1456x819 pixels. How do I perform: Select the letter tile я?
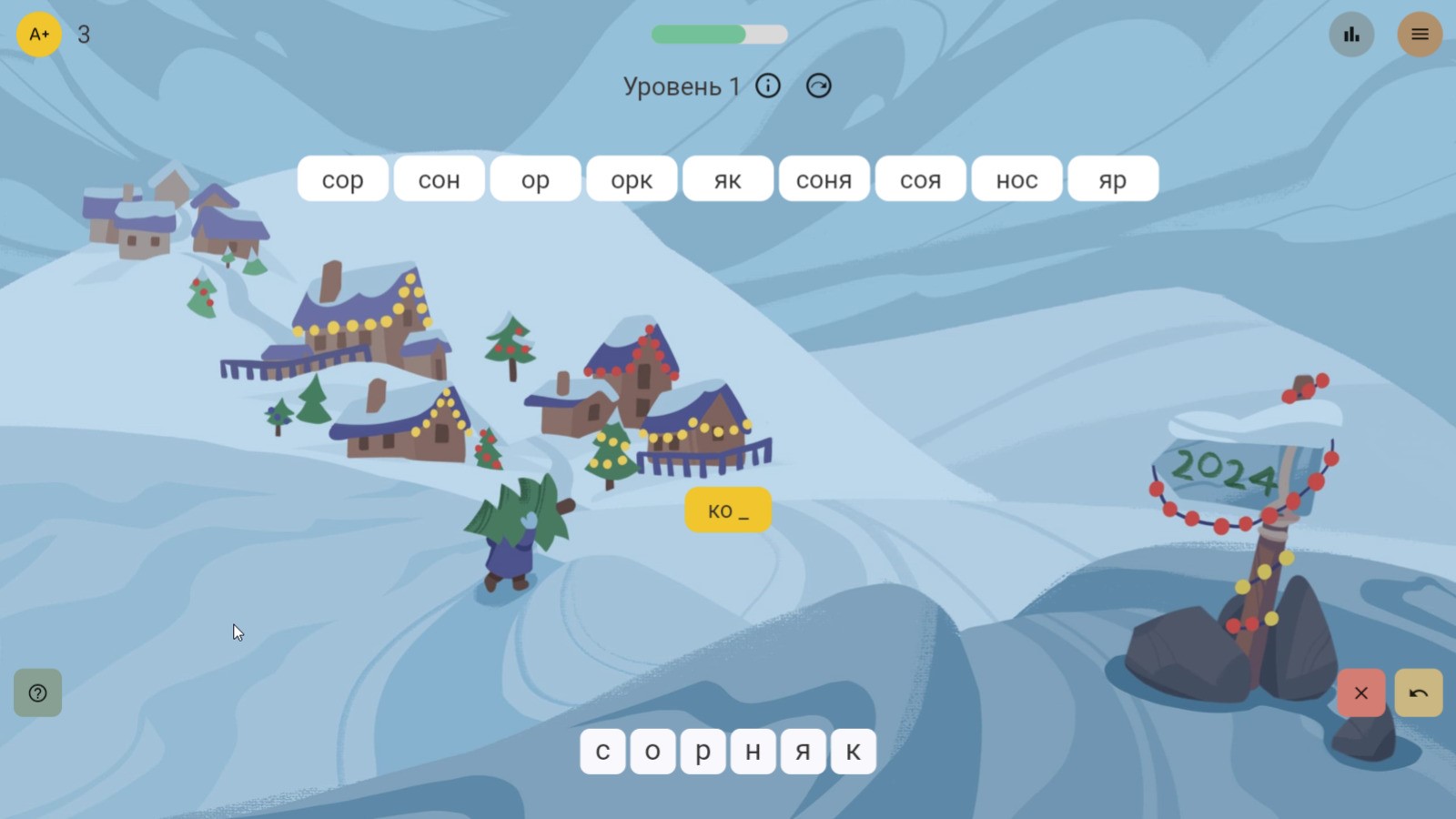(803, 751)
